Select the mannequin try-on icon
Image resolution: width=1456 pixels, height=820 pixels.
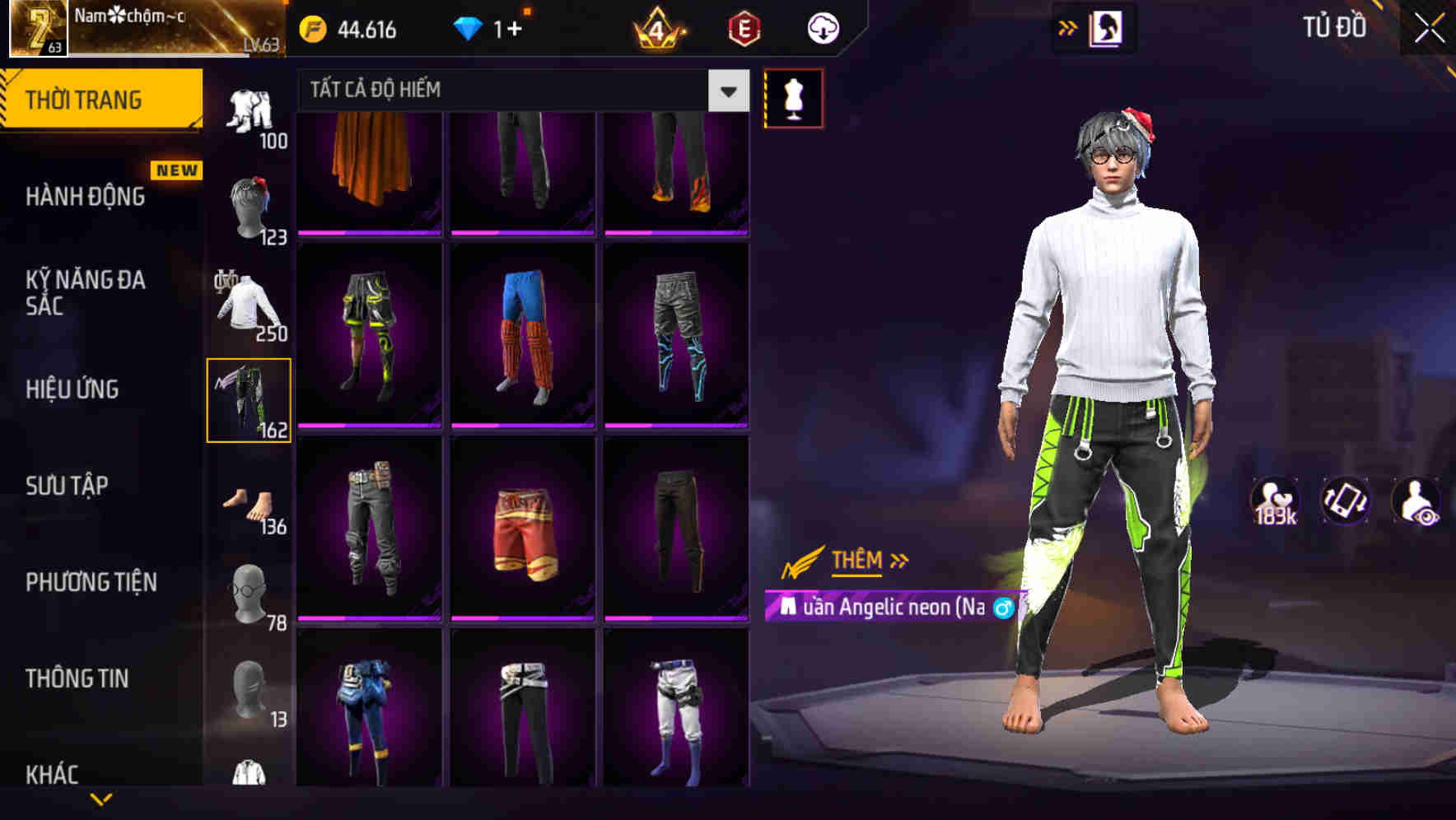click(x=793, y=97)
